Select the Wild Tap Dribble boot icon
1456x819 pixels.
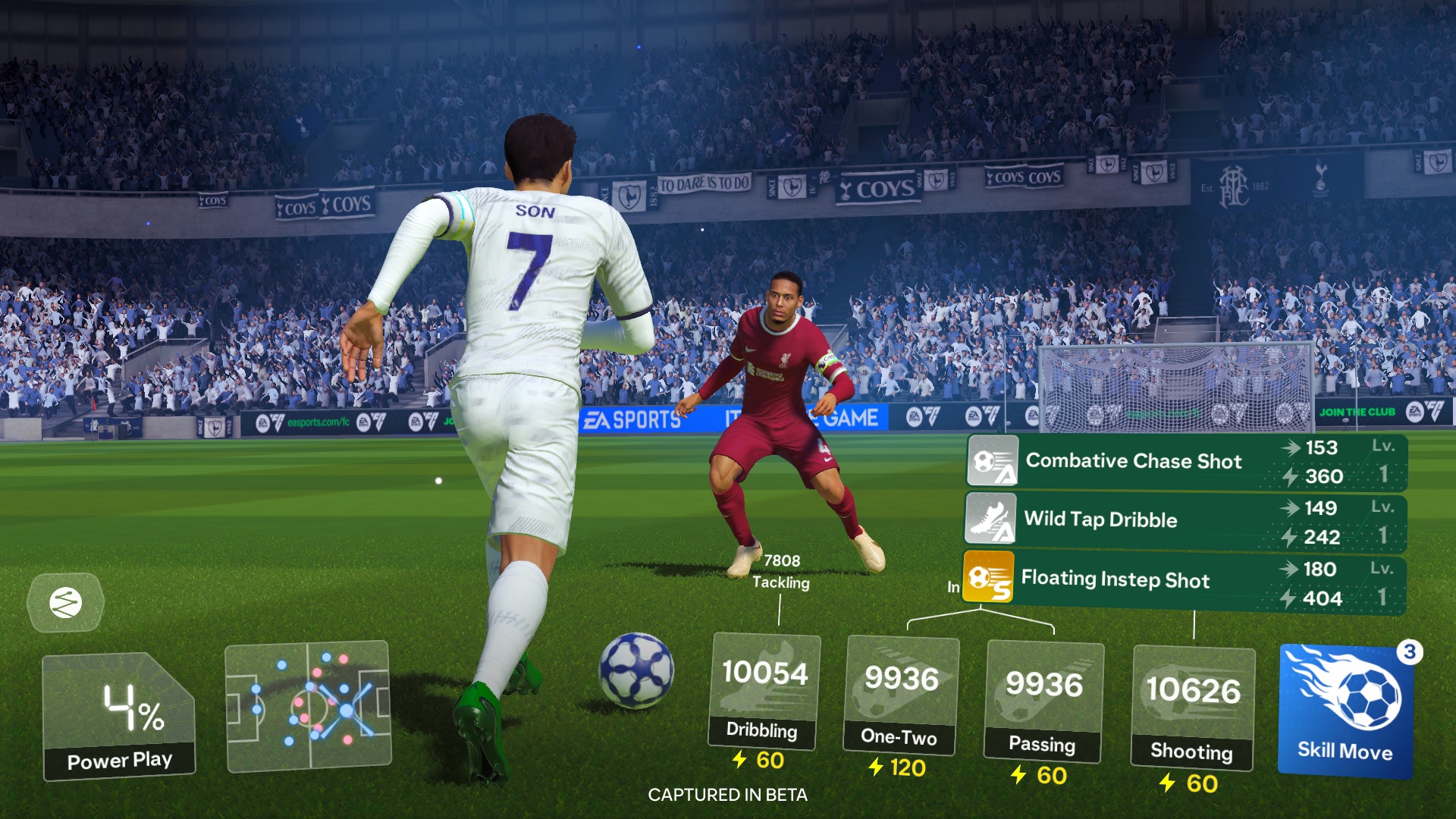[x=991, y=521]
